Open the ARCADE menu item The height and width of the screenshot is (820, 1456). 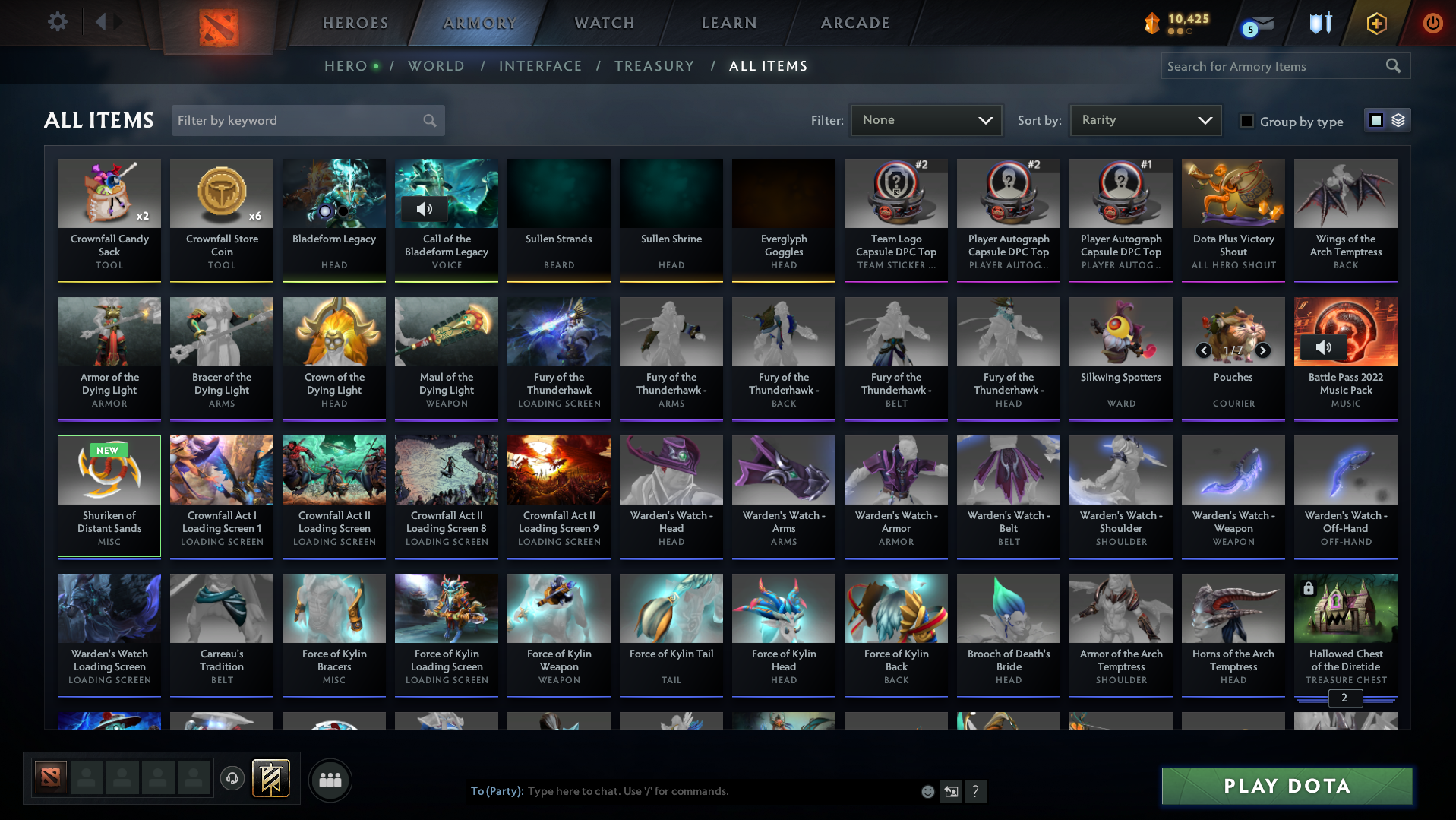click(854, 23)
